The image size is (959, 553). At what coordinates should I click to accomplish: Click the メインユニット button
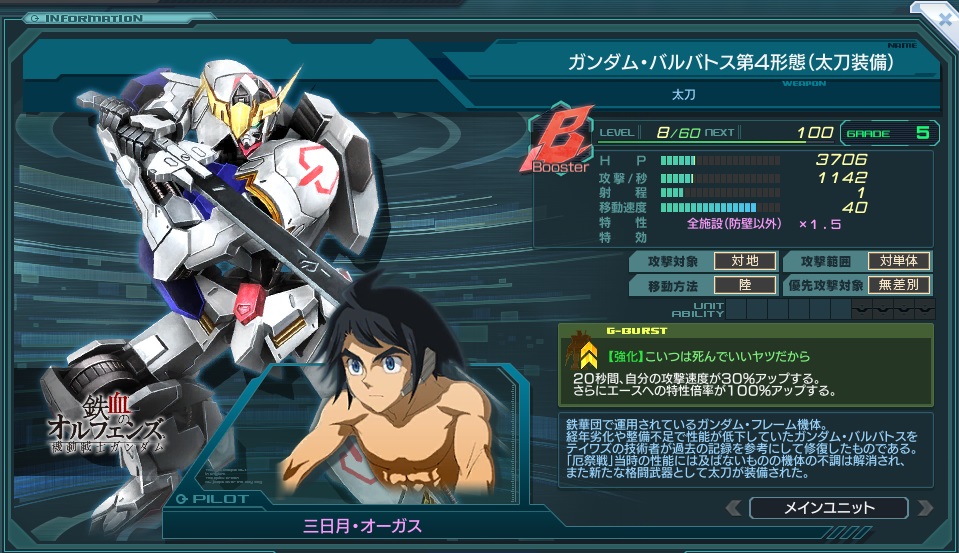(828, 508)
